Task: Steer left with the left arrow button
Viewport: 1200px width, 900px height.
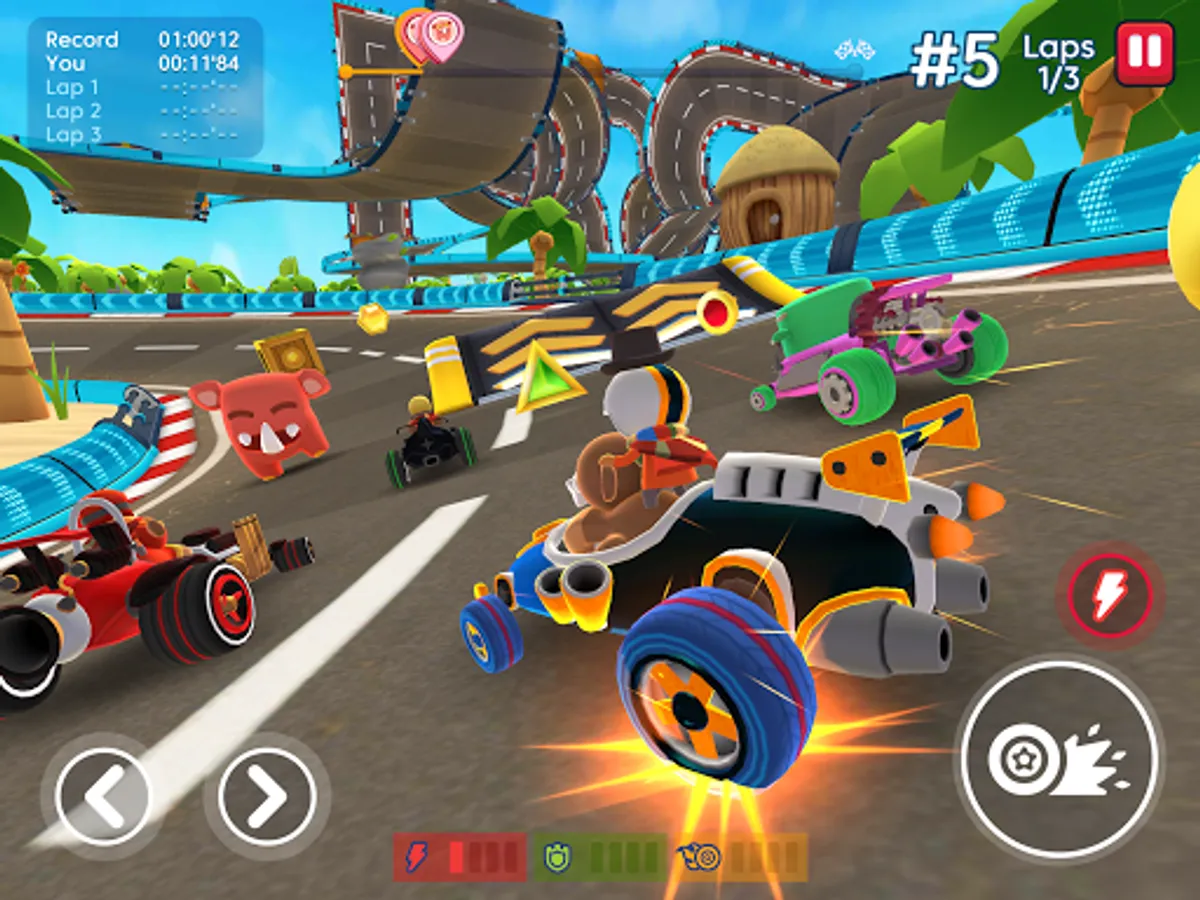Action: click(103, 797)
